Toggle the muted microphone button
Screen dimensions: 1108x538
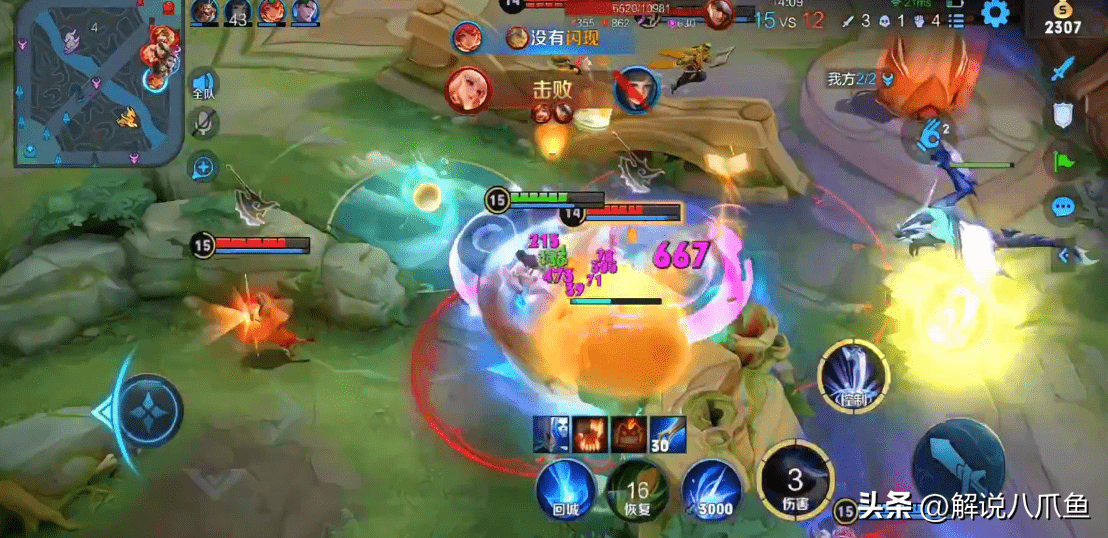203,123
